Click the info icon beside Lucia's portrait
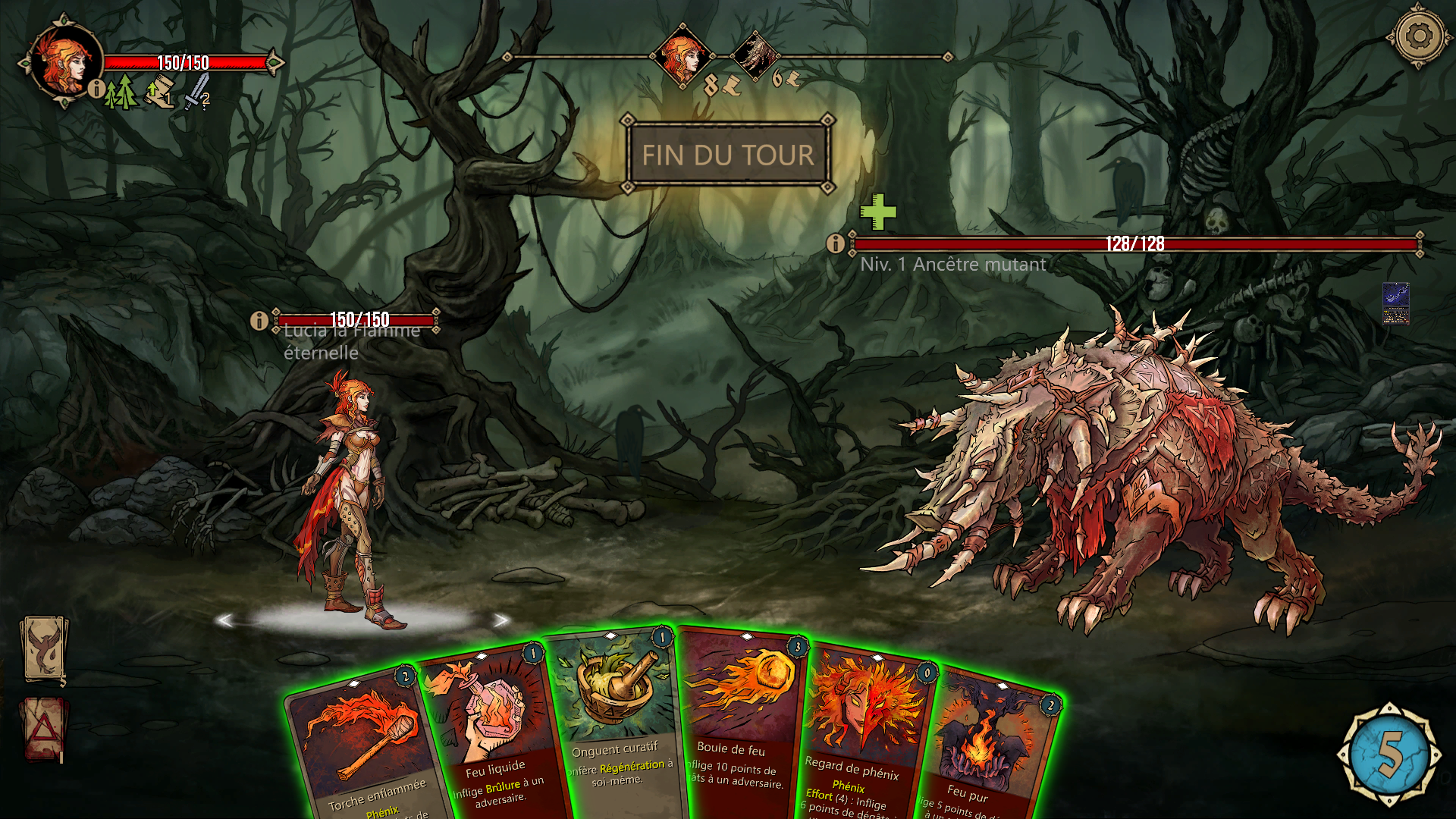The image size is (1456, 819). pos(96,89)
